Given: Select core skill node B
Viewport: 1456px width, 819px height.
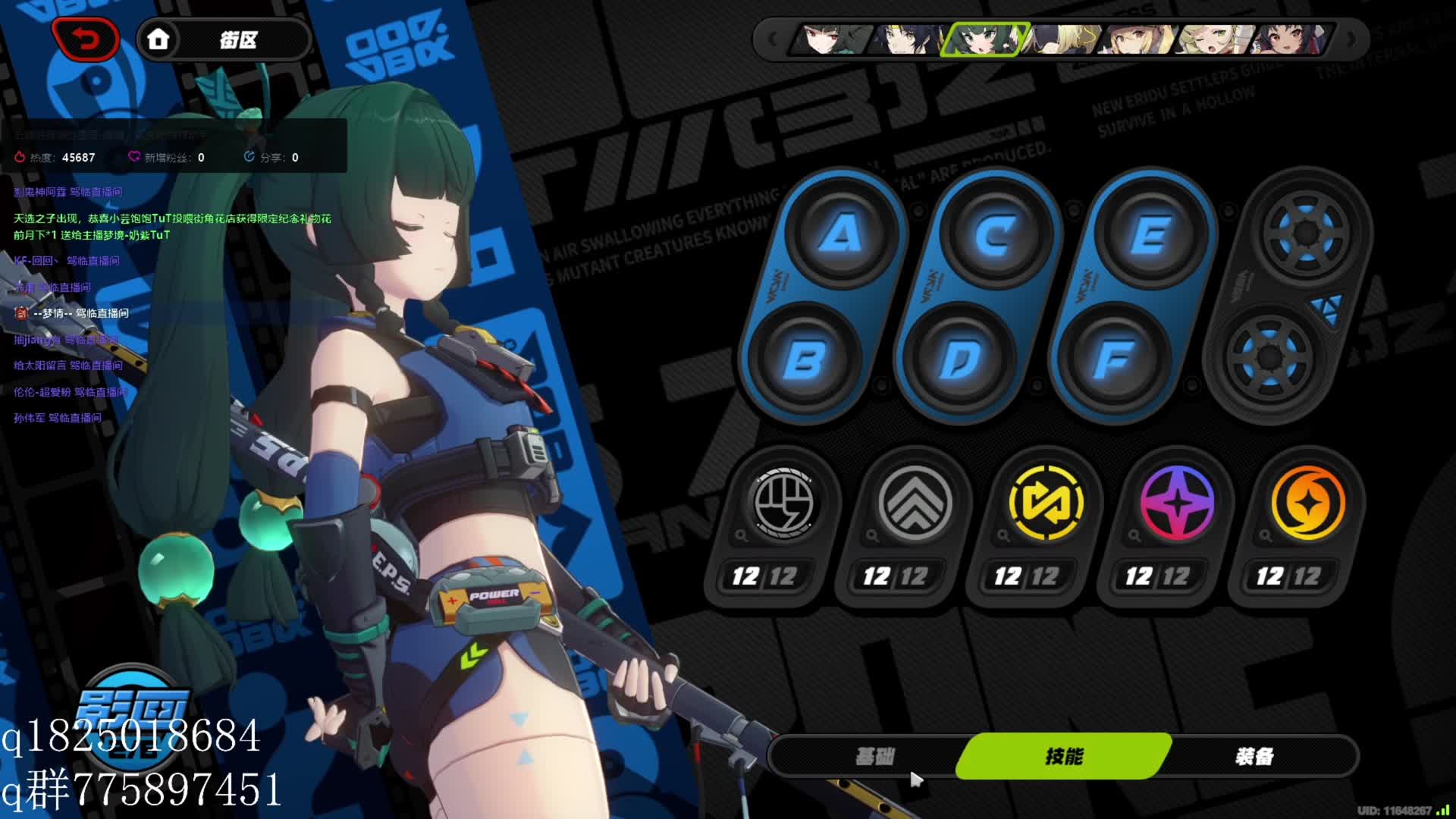Looking at the screenshot, I should [x=804, y=359].
